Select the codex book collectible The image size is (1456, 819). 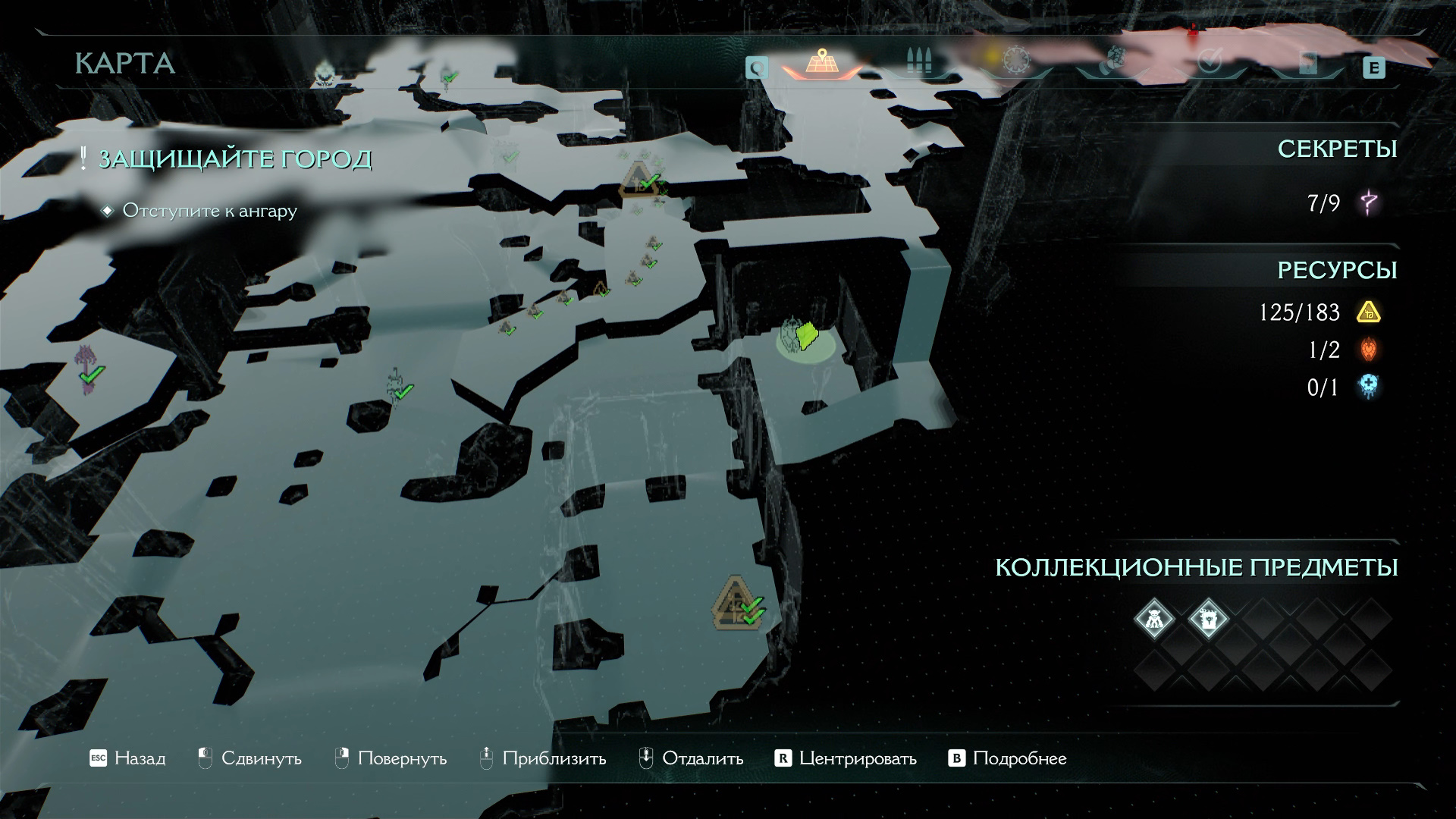click(1208, 619)
